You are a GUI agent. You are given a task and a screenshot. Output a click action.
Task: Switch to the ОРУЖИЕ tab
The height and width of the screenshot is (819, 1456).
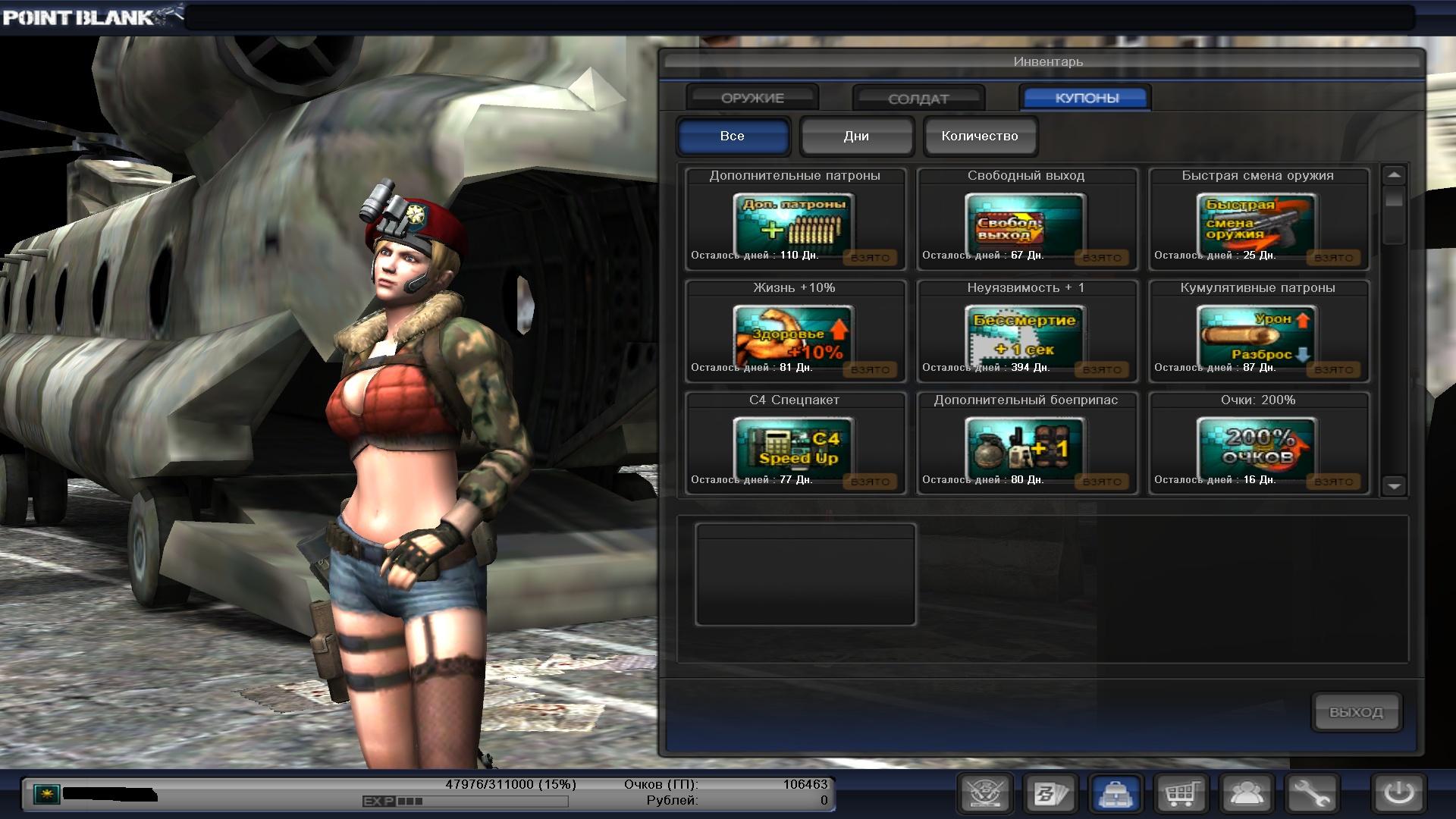(752, 98)
